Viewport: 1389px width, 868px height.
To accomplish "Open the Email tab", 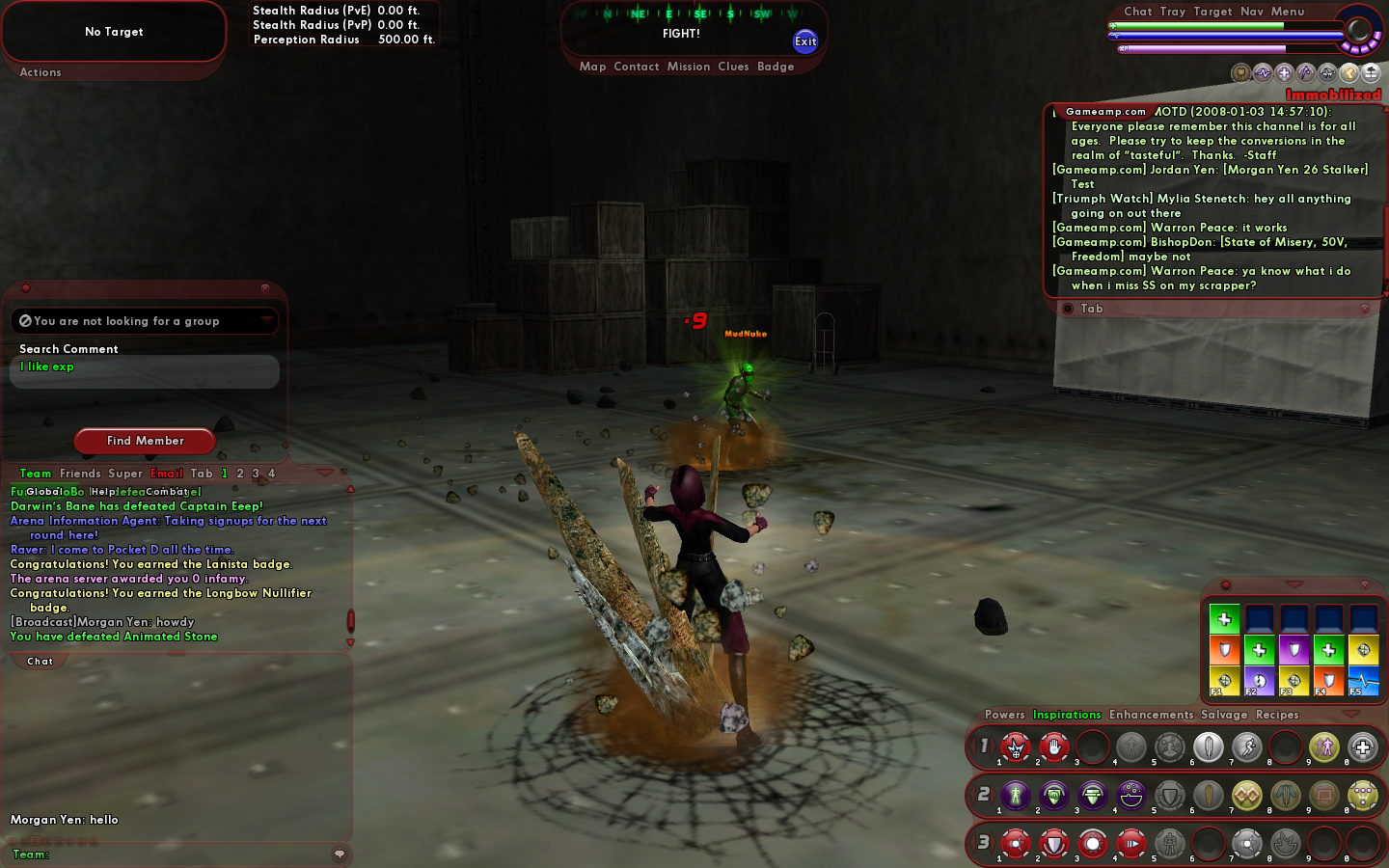I will point(167,474).
